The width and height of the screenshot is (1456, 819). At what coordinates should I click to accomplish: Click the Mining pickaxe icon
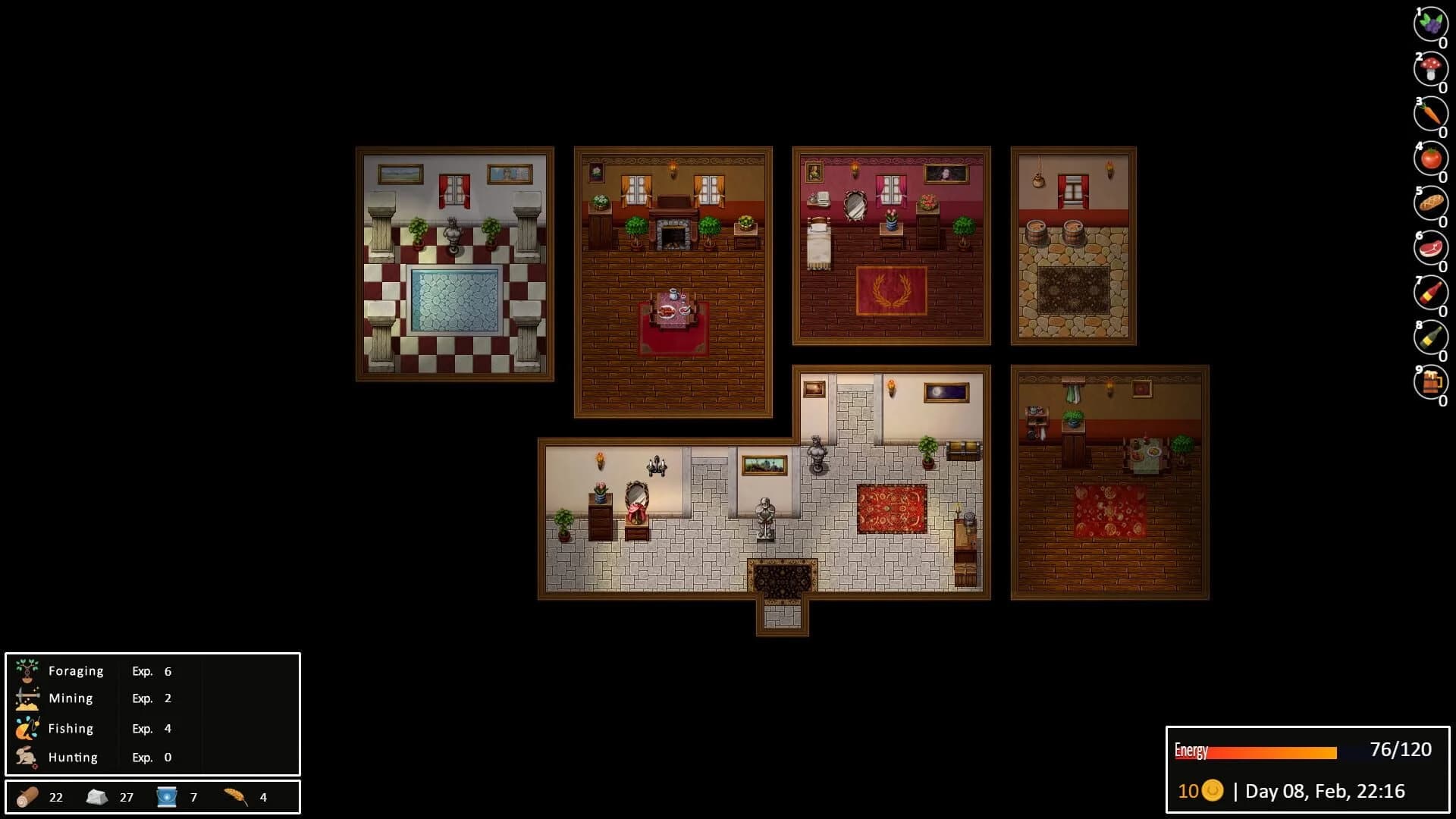click(x=27, y=698)
